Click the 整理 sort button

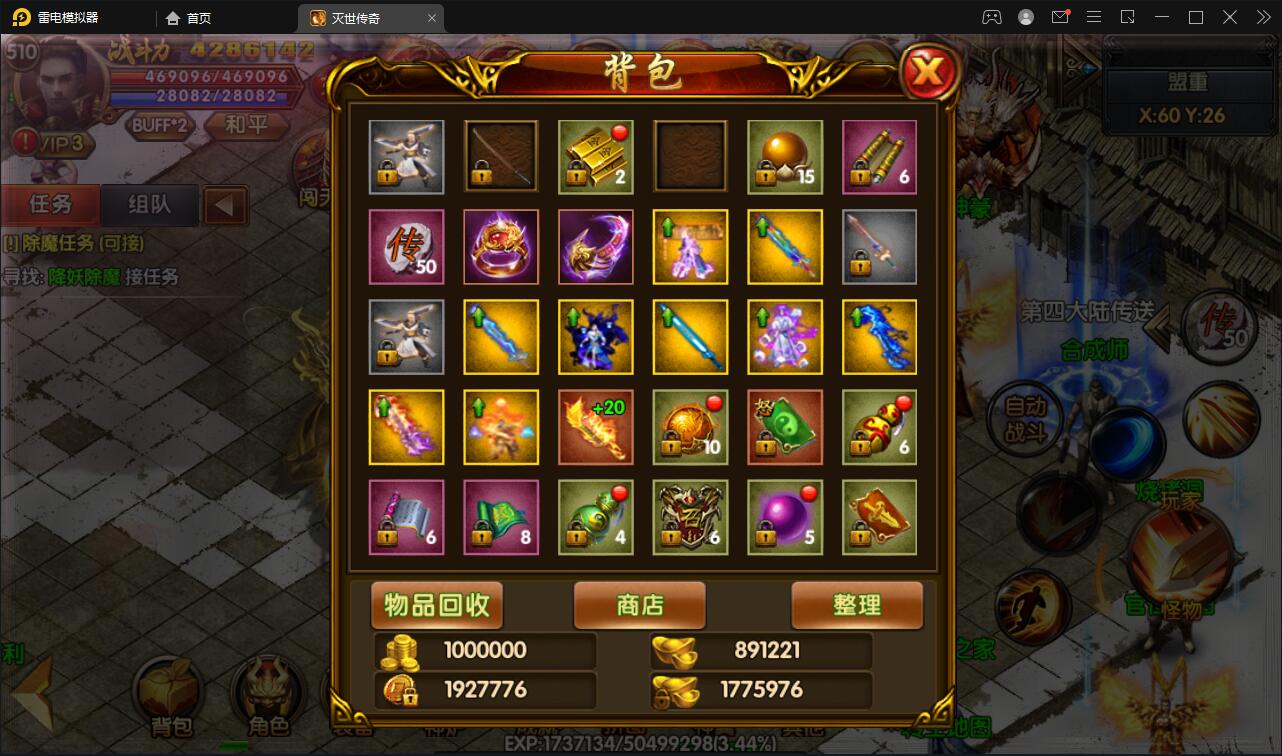857,605
